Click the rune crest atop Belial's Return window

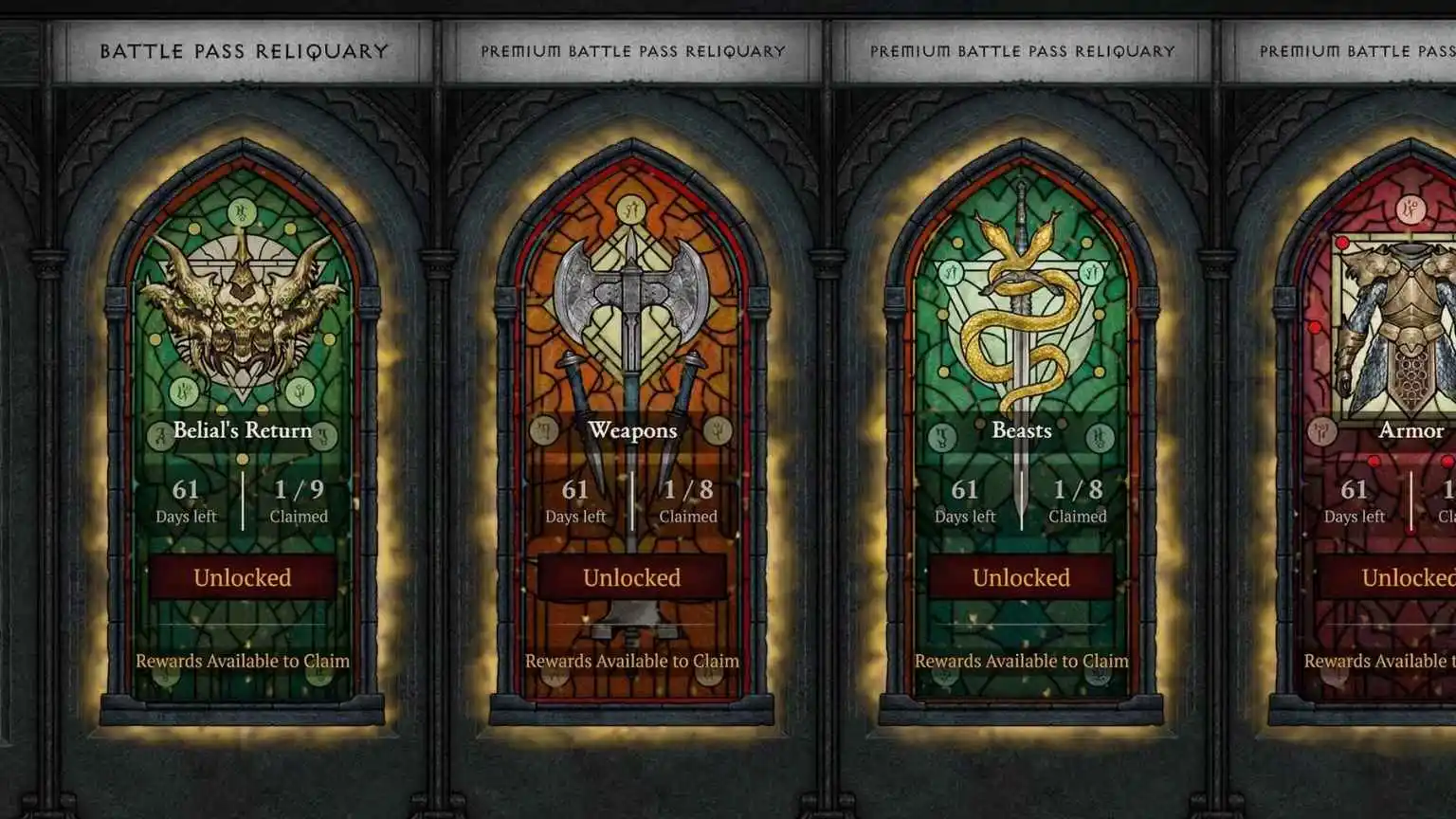[241, 210]
